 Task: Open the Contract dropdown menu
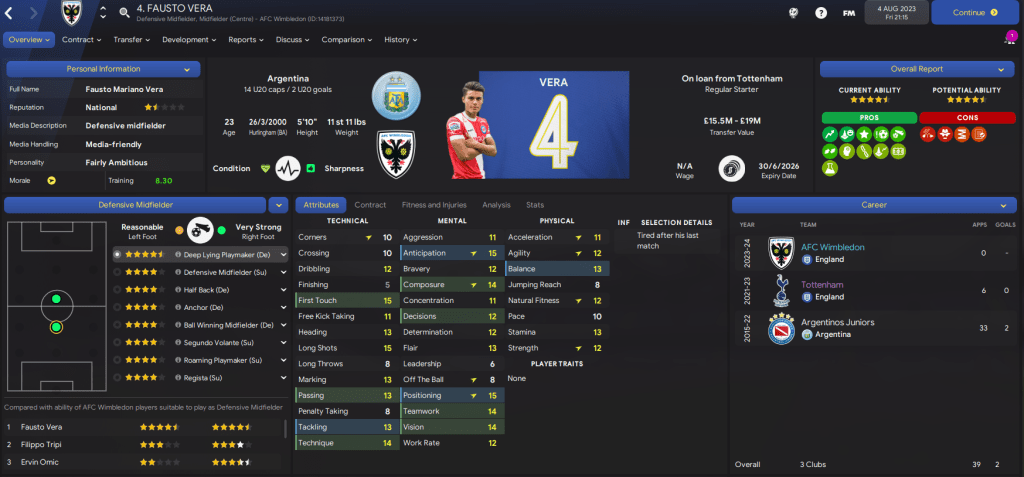(81, 40)
